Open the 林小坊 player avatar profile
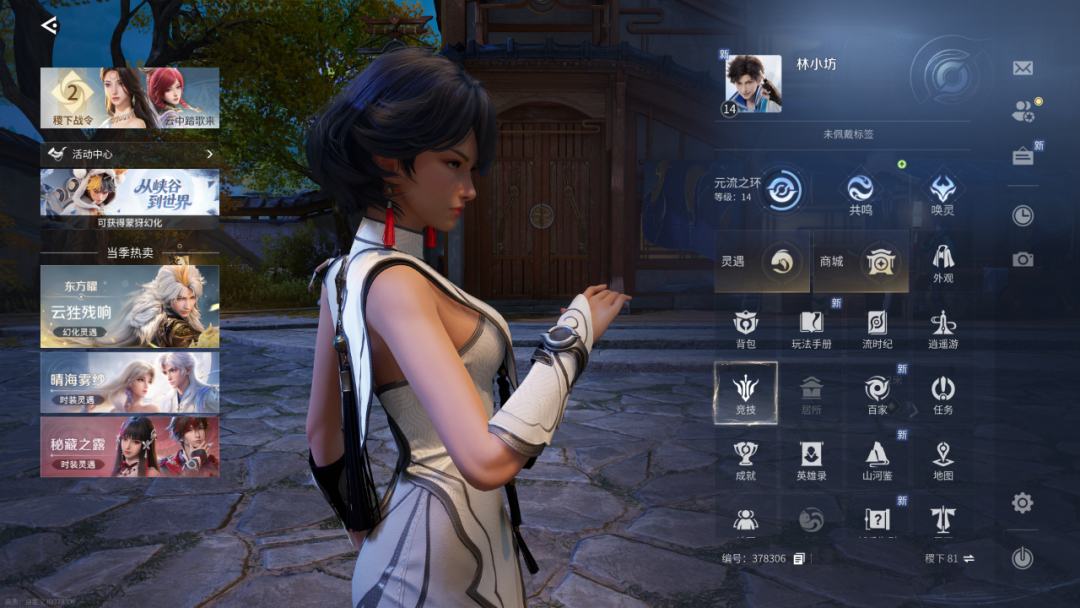The height and width of the screenshot is (608, 1080). (752, 84)
